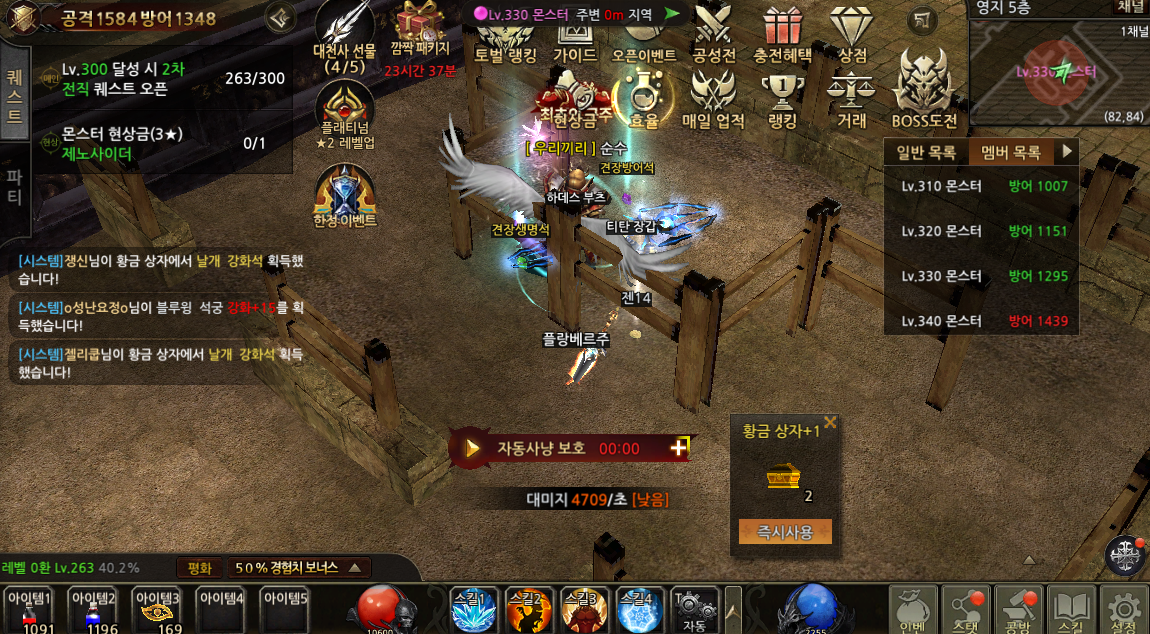Open the 상점 shop icon
The height and width of the screenshot is (634, 1150).
tap(852, 32)
